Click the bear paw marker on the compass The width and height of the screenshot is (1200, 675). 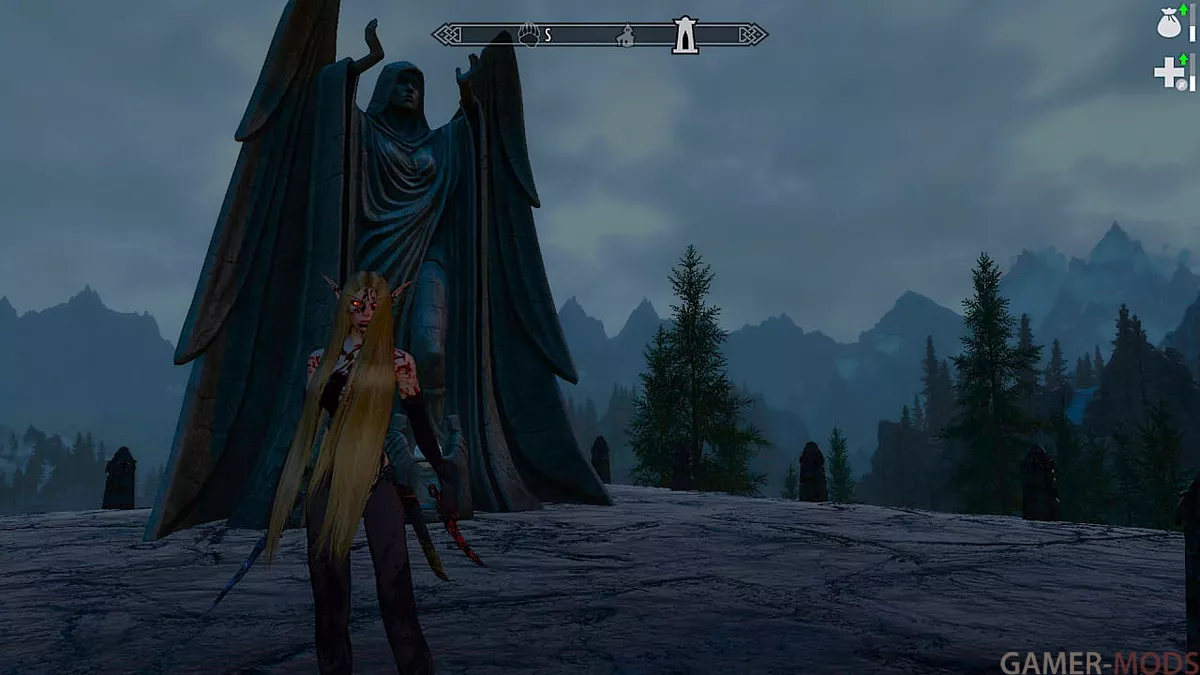click(x=528, y=35)
